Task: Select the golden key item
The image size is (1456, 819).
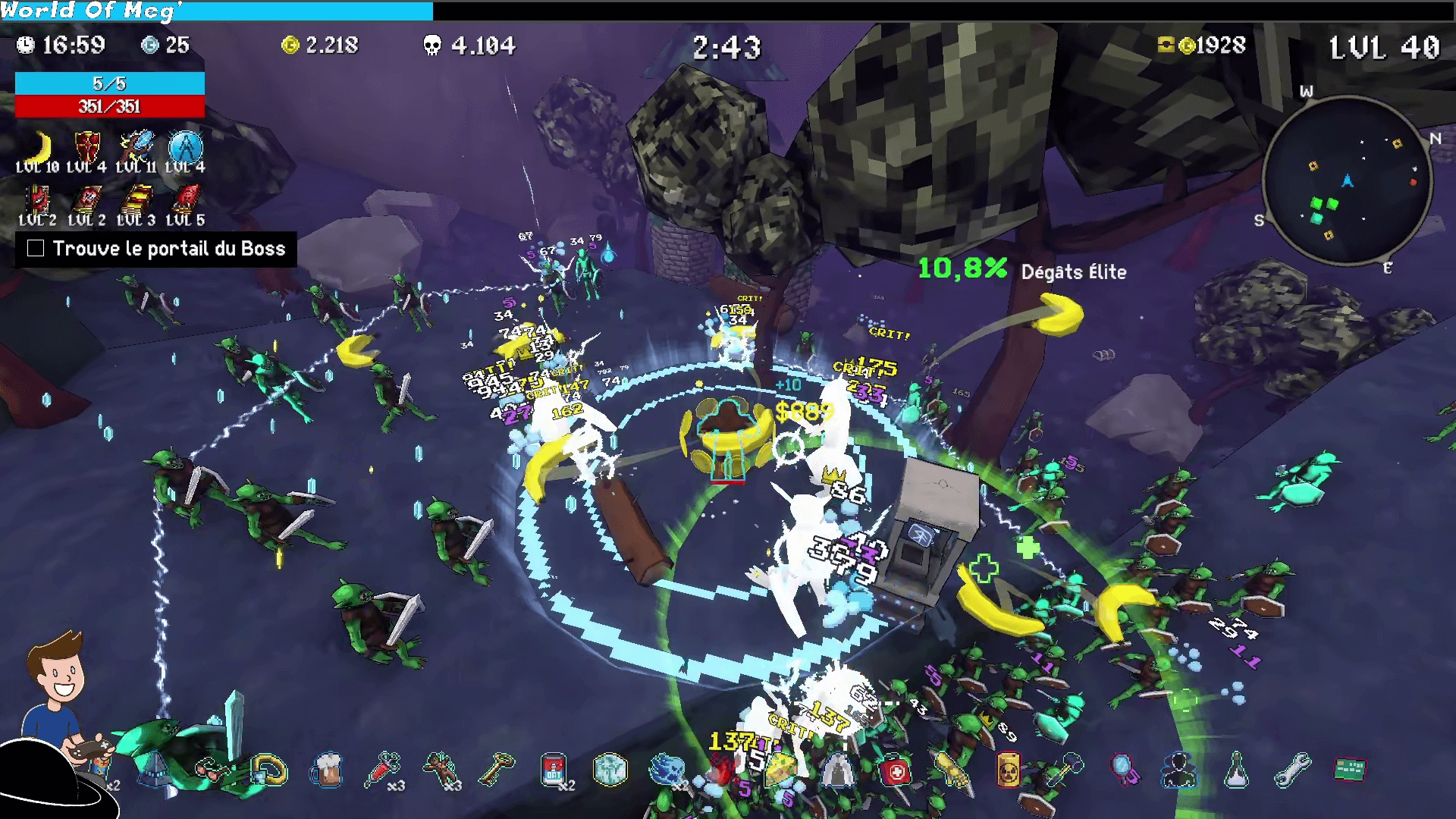Action: (x=497, y=770)
